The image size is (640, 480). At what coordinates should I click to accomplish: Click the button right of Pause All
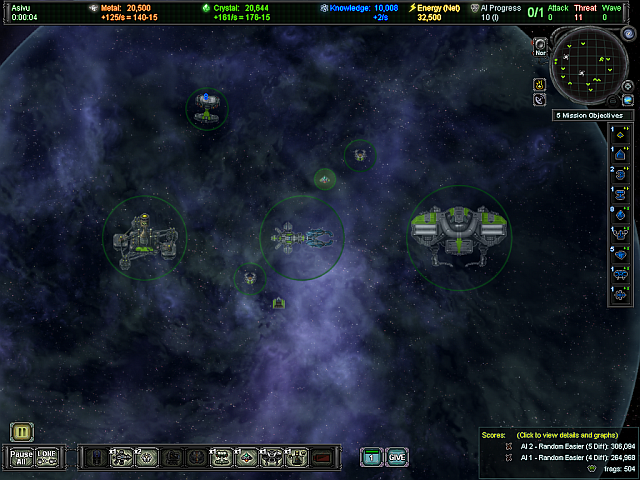click(x=47, y=457)
